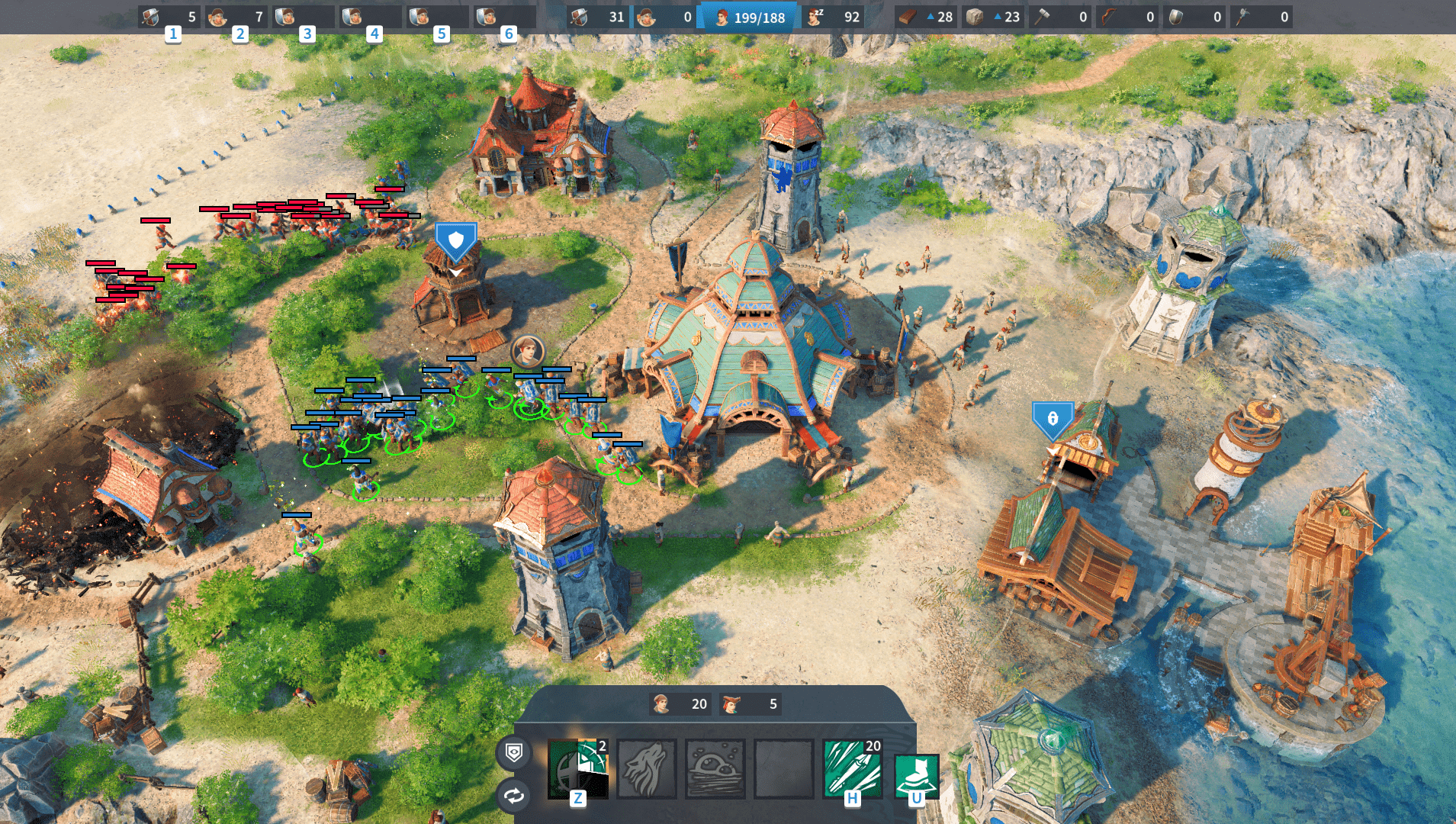The image size is (1456, 824).
Task: Activate the crosshair target ability
Action: pos(577,768)
